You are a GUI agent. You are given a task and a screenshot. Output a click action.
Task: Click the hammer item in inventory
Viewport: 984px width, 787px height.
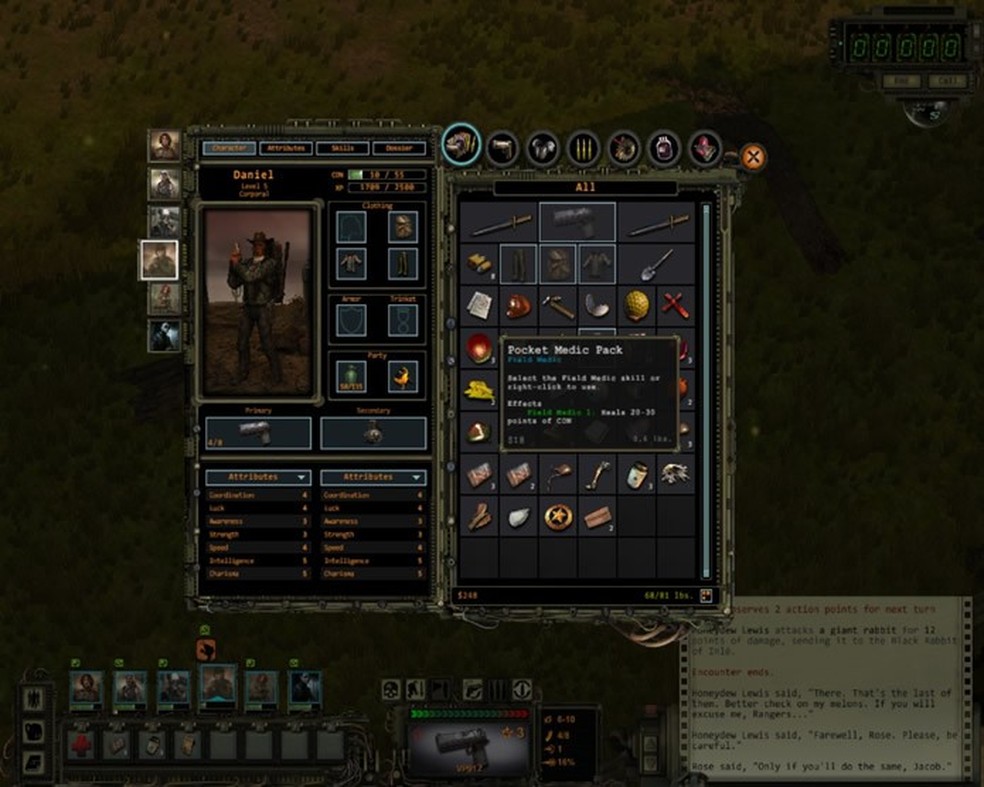(x=558, y=304)
